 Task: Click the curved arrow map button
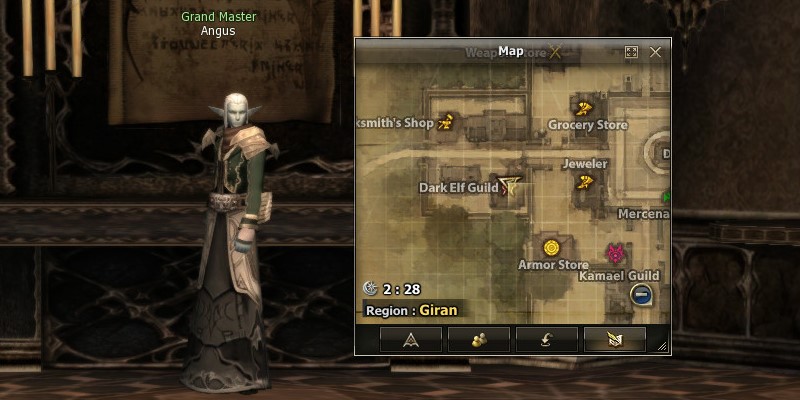tap(547, 339)
